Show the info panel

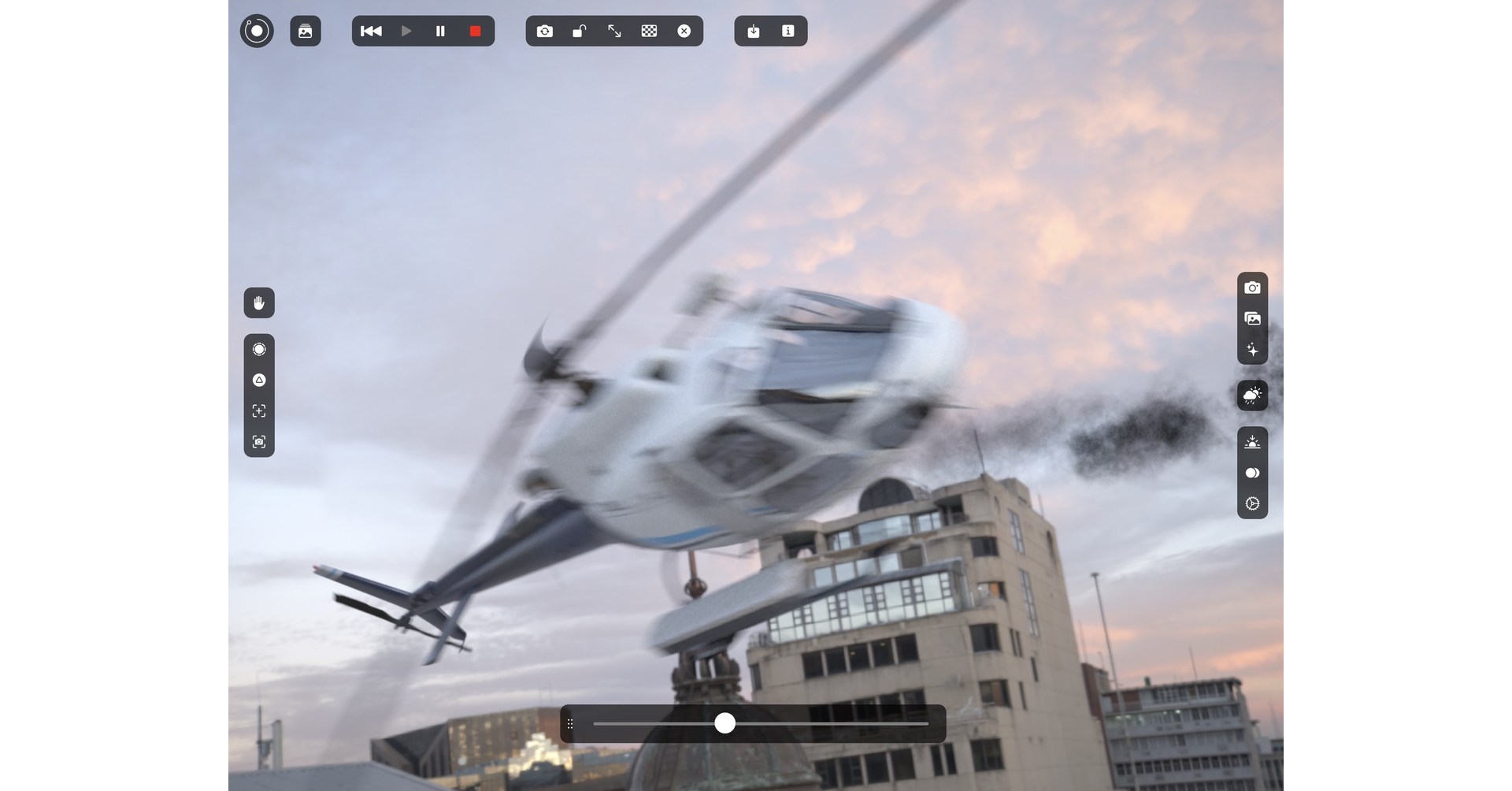point(787,31)
